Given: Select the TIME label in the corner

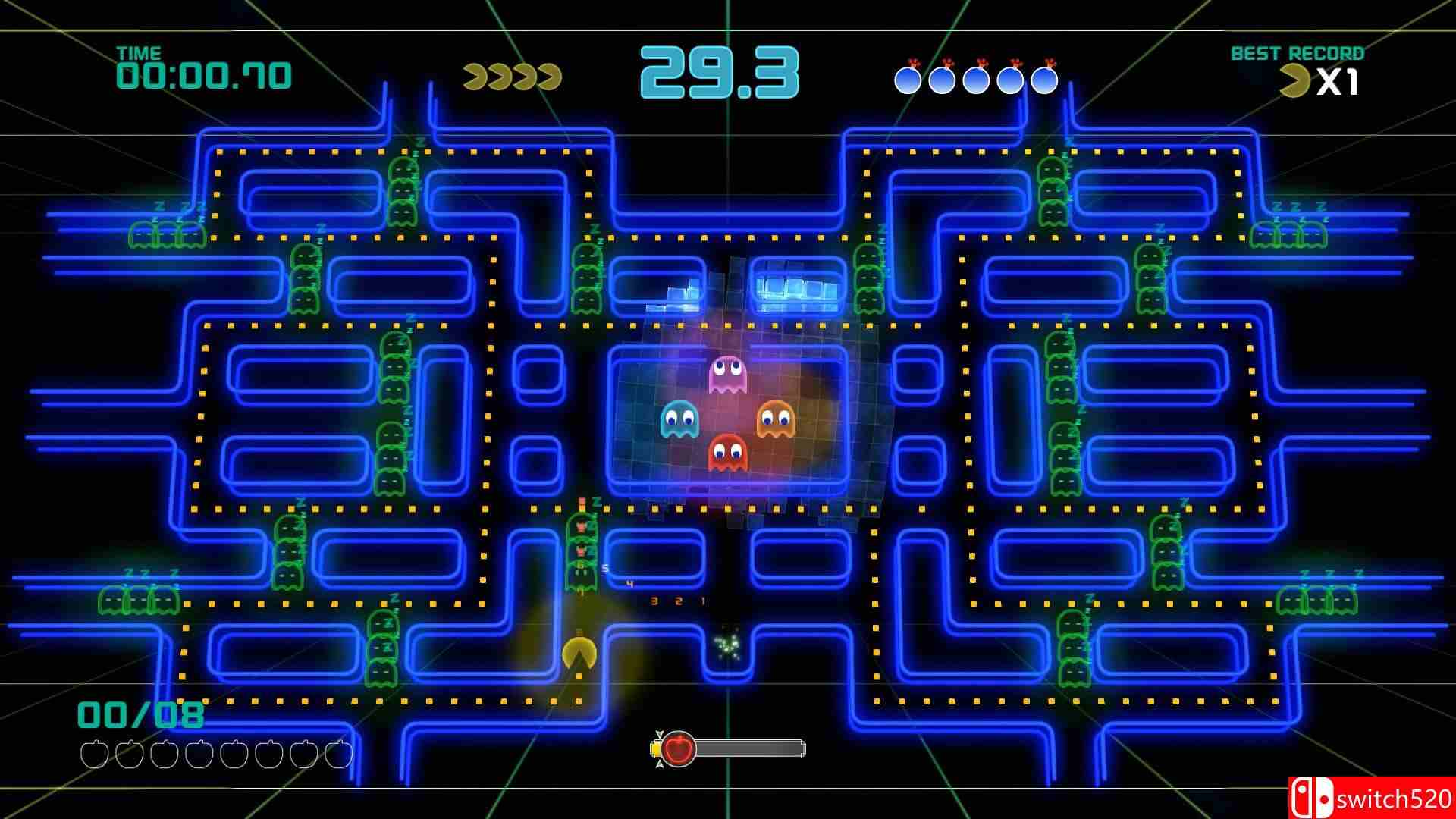Looking at the screenshot, I should click(x=140, y=53).
